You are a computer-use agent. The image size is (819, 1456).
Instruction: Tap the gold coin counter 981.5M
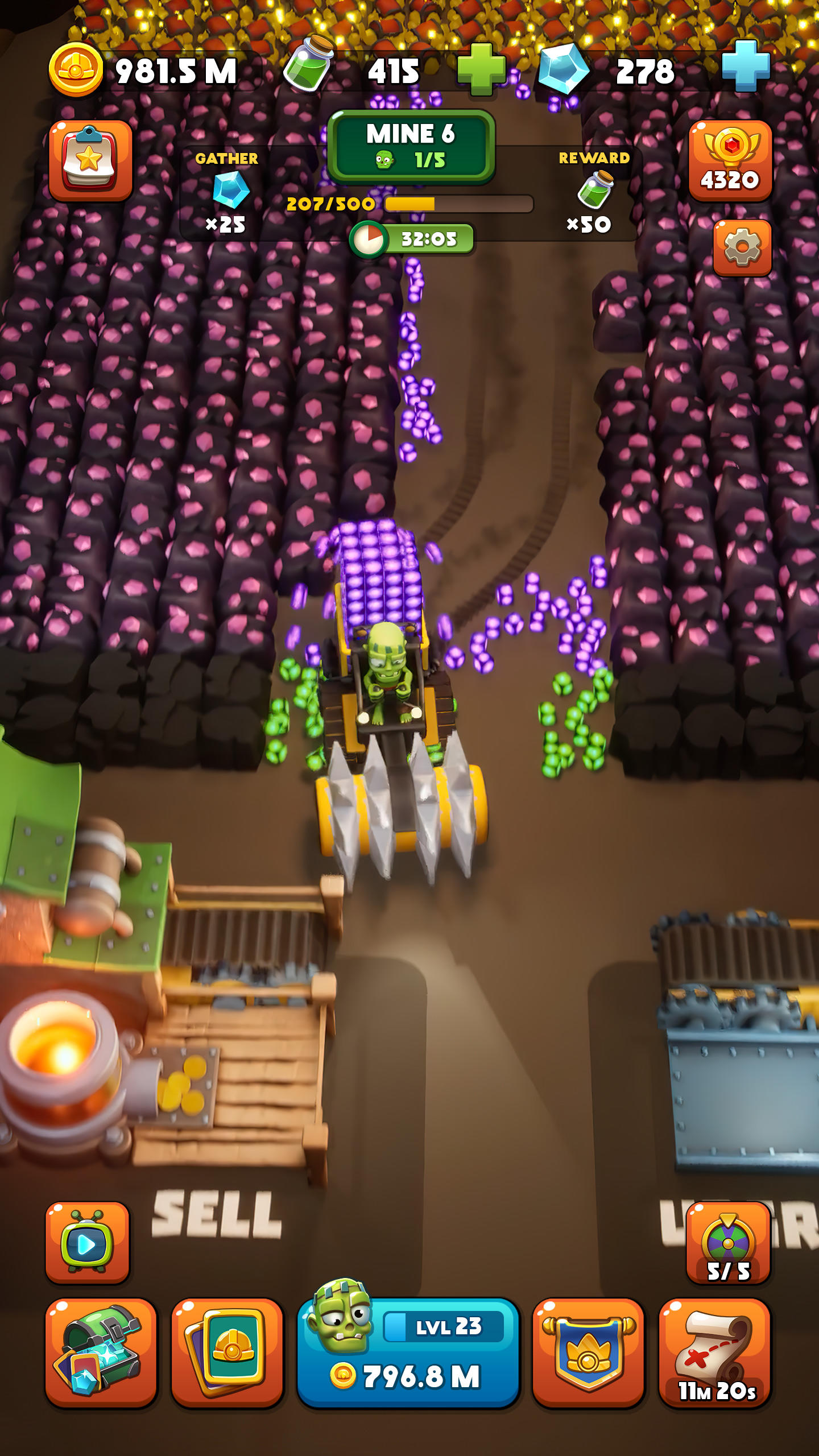pyautogui.click(x=142, y=69)
